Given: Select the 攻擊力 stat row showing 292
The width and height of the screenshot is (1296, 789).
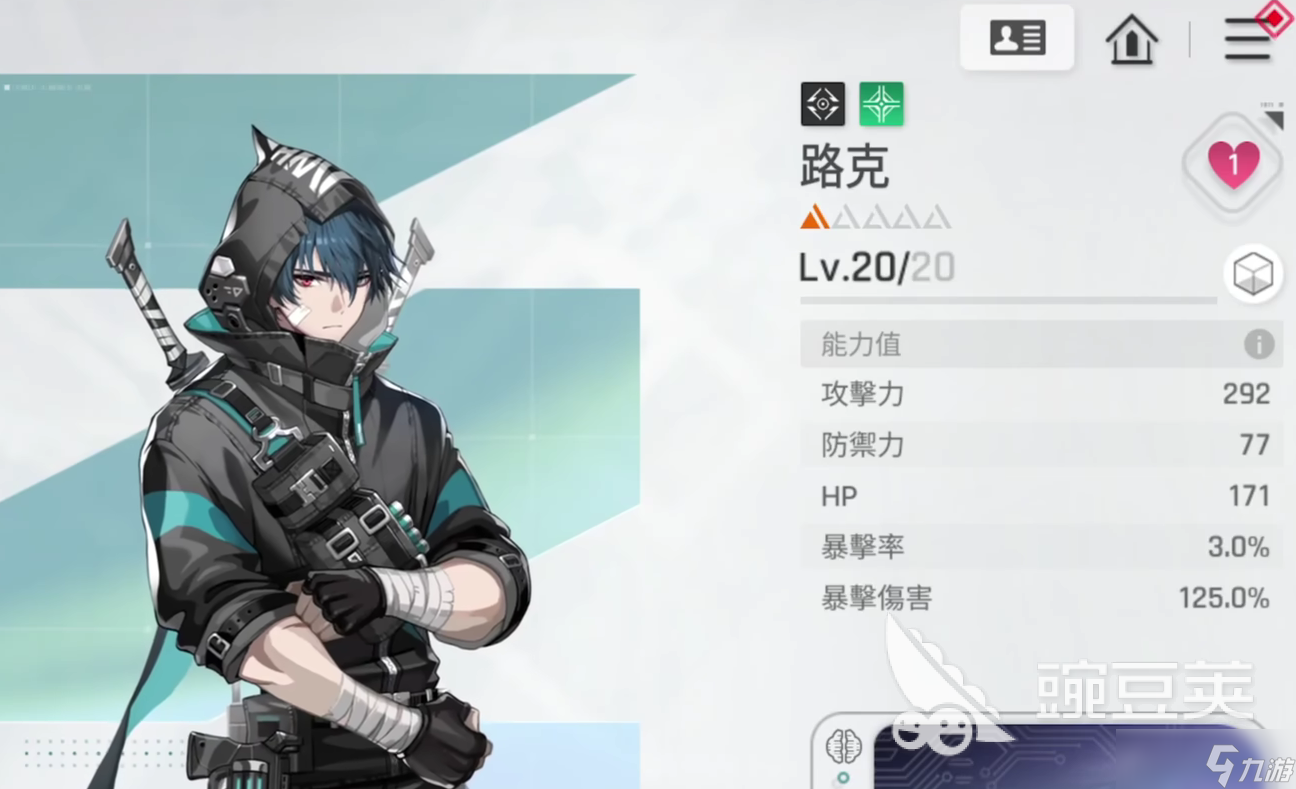Looking at the screenshot, I should pyautogui.click(x=1040, y=394).
